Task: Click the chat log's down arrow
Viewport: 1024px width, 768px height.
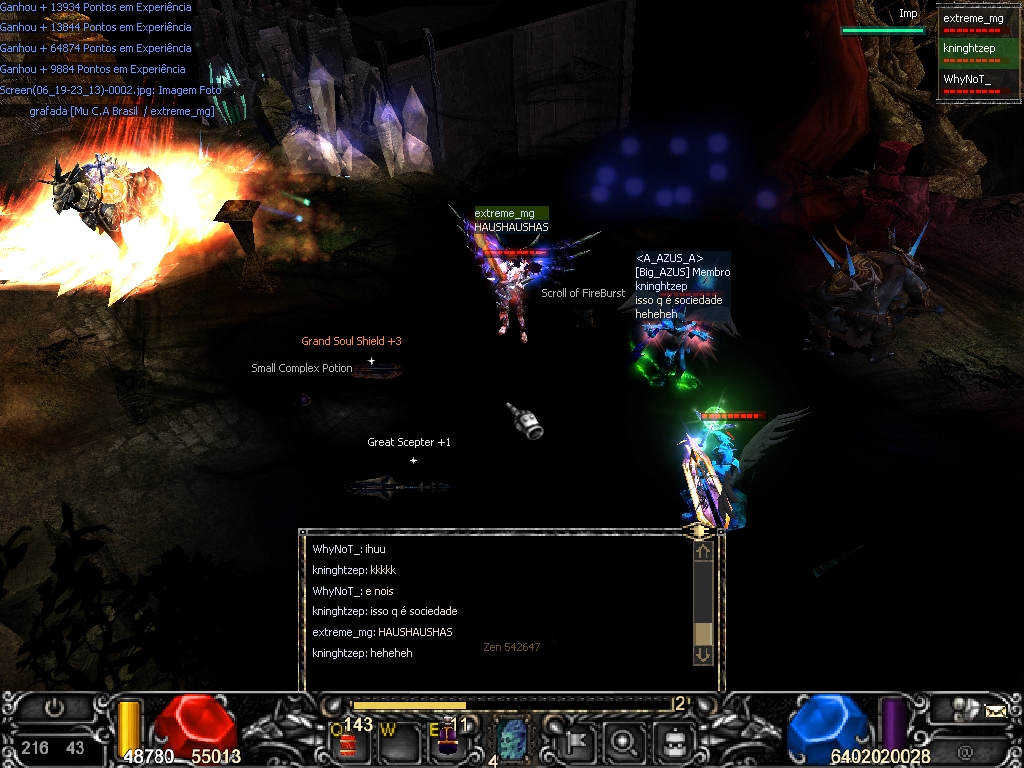Action: tap(703, 654)
